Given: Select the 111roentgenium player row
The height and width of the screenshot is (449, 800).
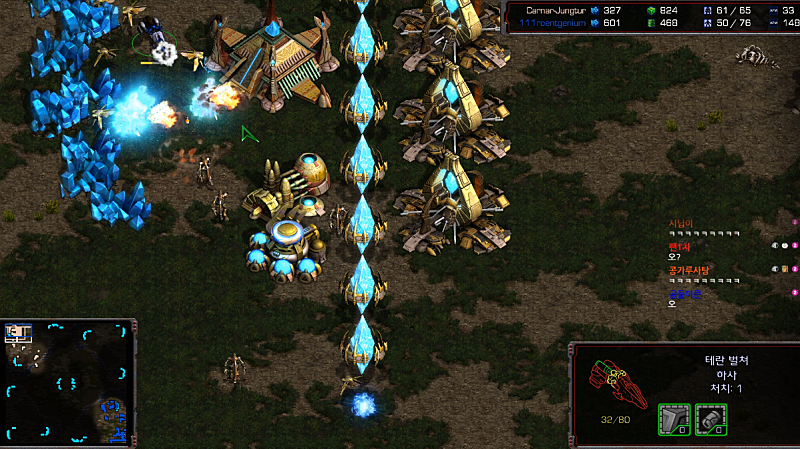Looking at the screenshot, I should (x=560, y=22).
